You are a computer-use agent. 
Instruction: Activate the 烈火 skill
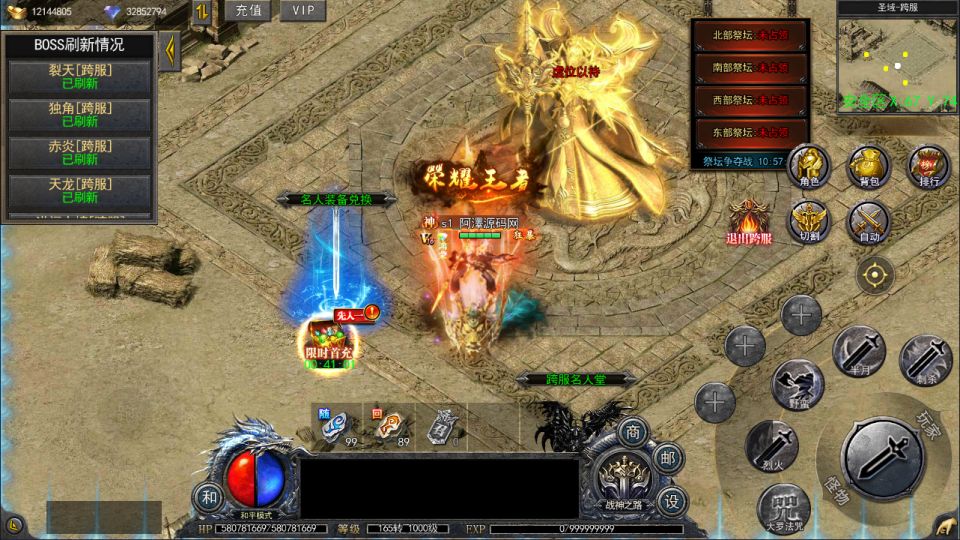(x=771, y=445)
